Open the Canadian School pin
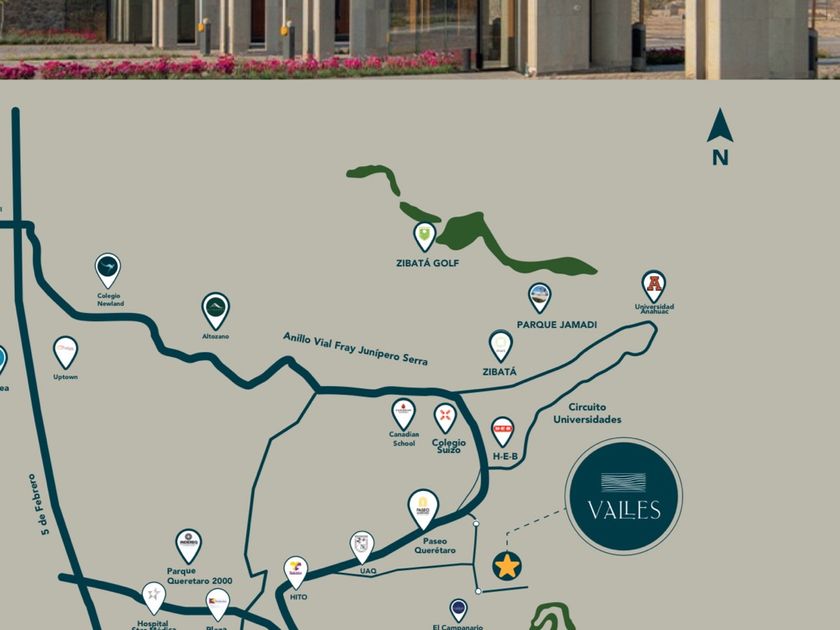Image resolution: width=840 pixels, height=630 pixels. click(x=403, y=412)
